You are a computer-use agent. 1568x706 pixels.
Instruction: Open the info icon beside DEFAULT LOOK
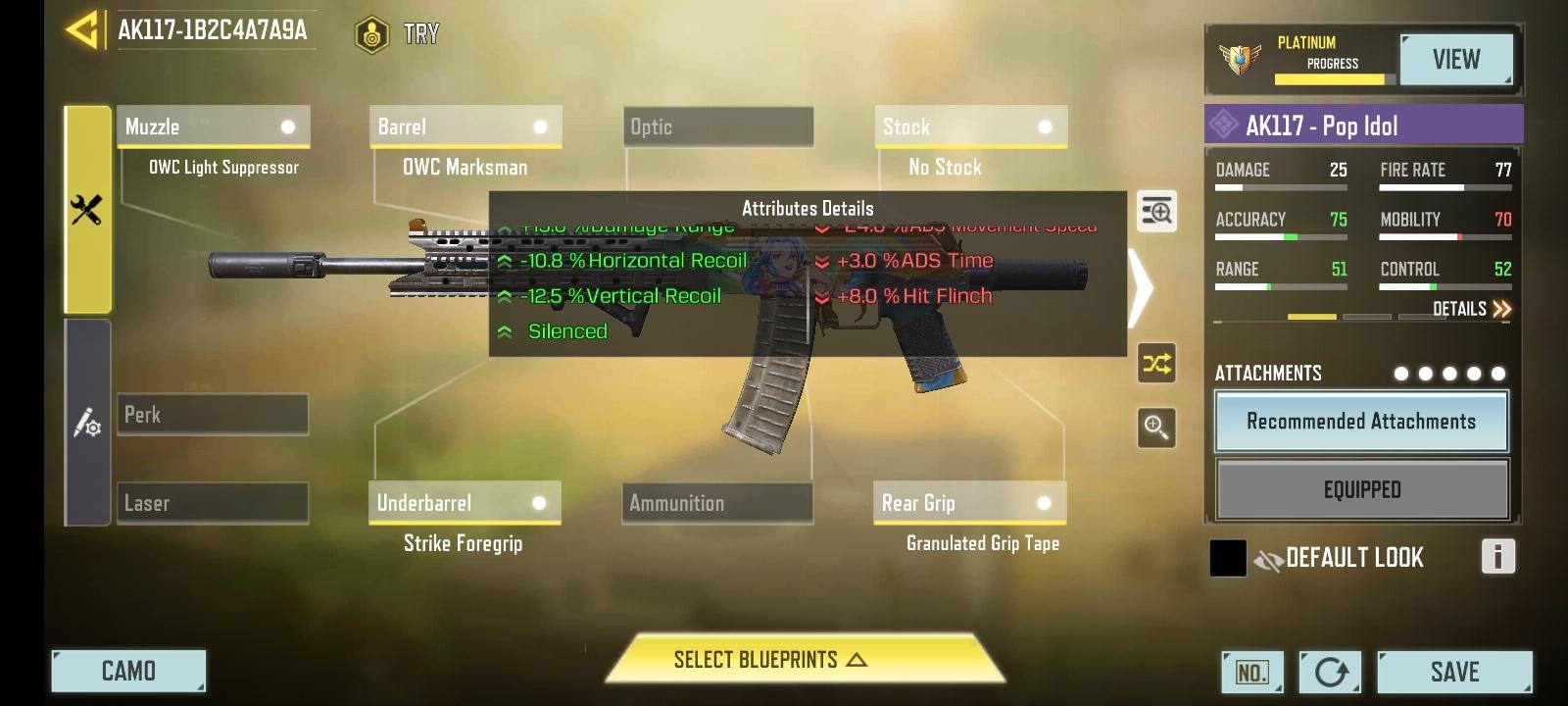coord(1497,557)
